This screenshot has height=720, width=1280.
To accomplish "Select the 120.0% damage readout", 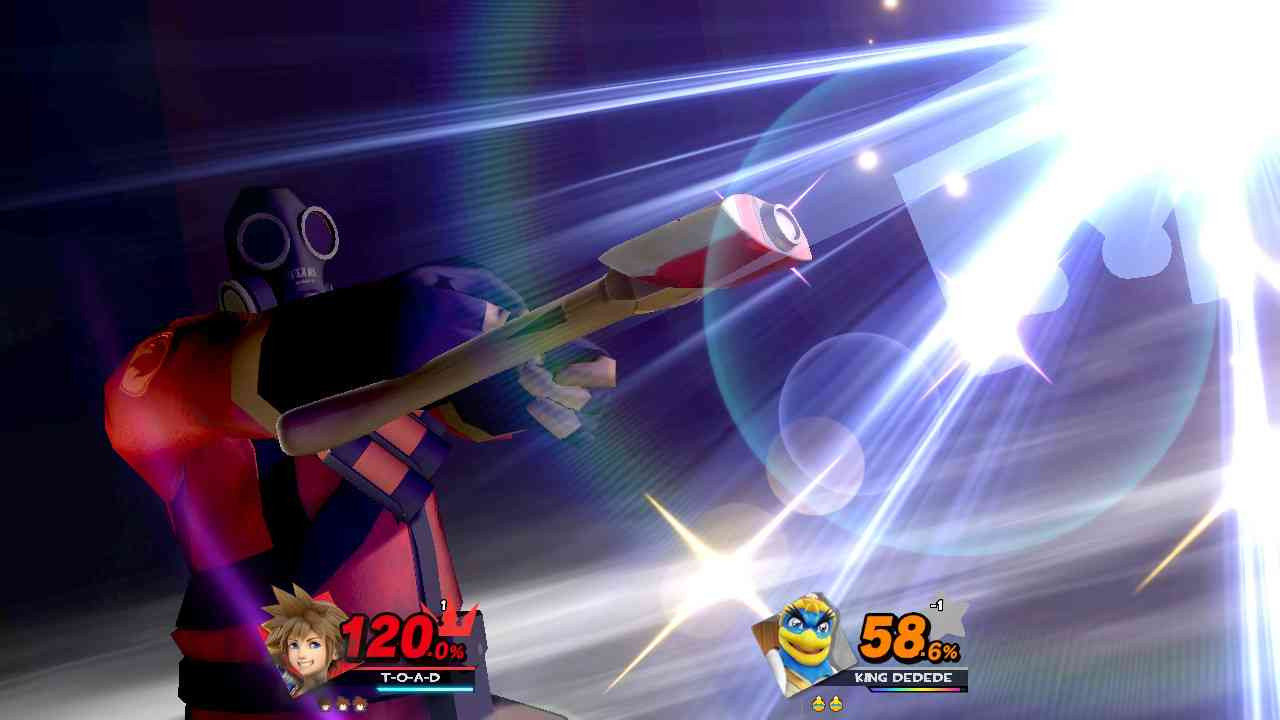I will click(392, 635).
